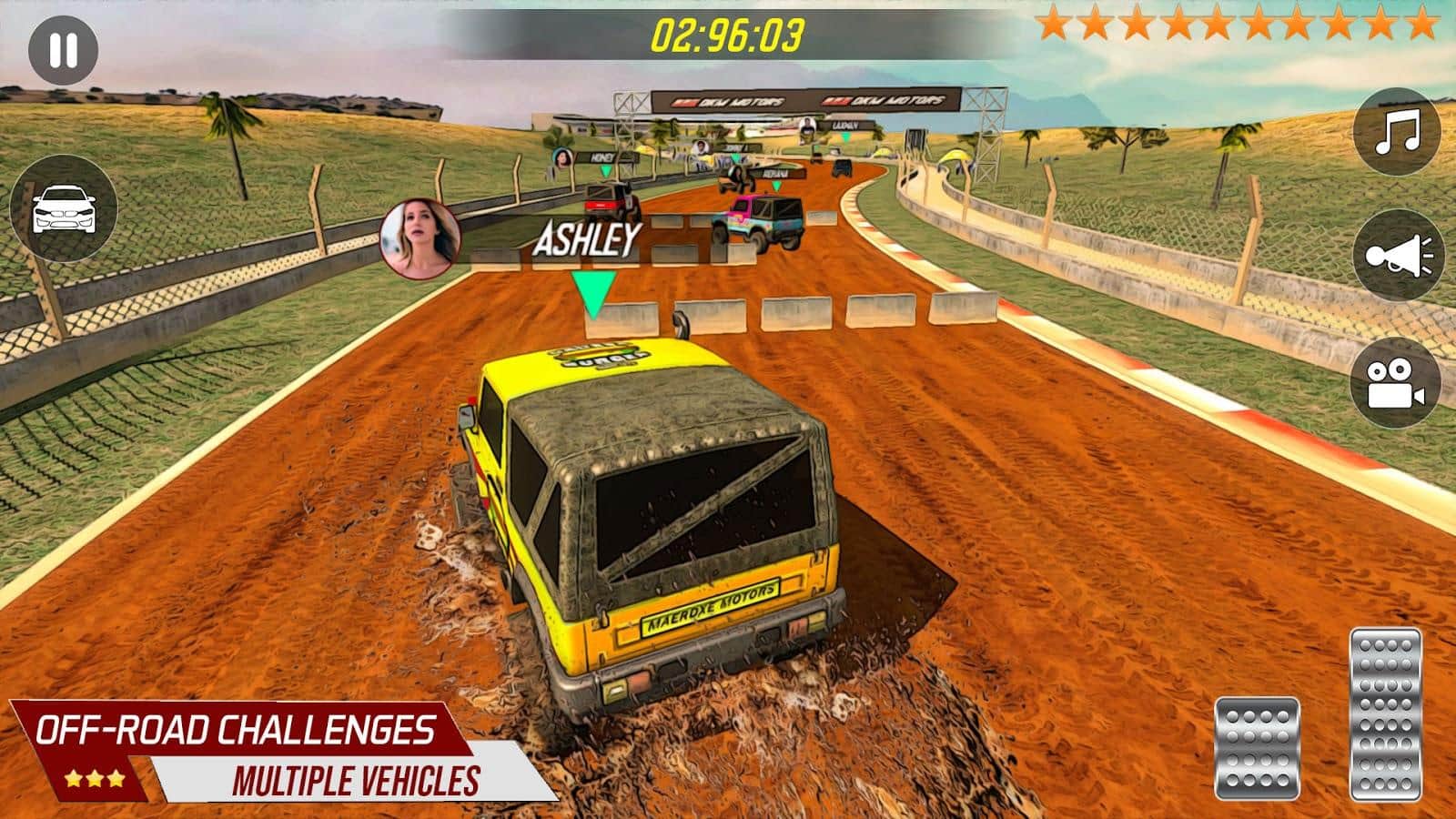Switch view with the video camera button
This screenshot has width=1456, height=819.
1397,383
